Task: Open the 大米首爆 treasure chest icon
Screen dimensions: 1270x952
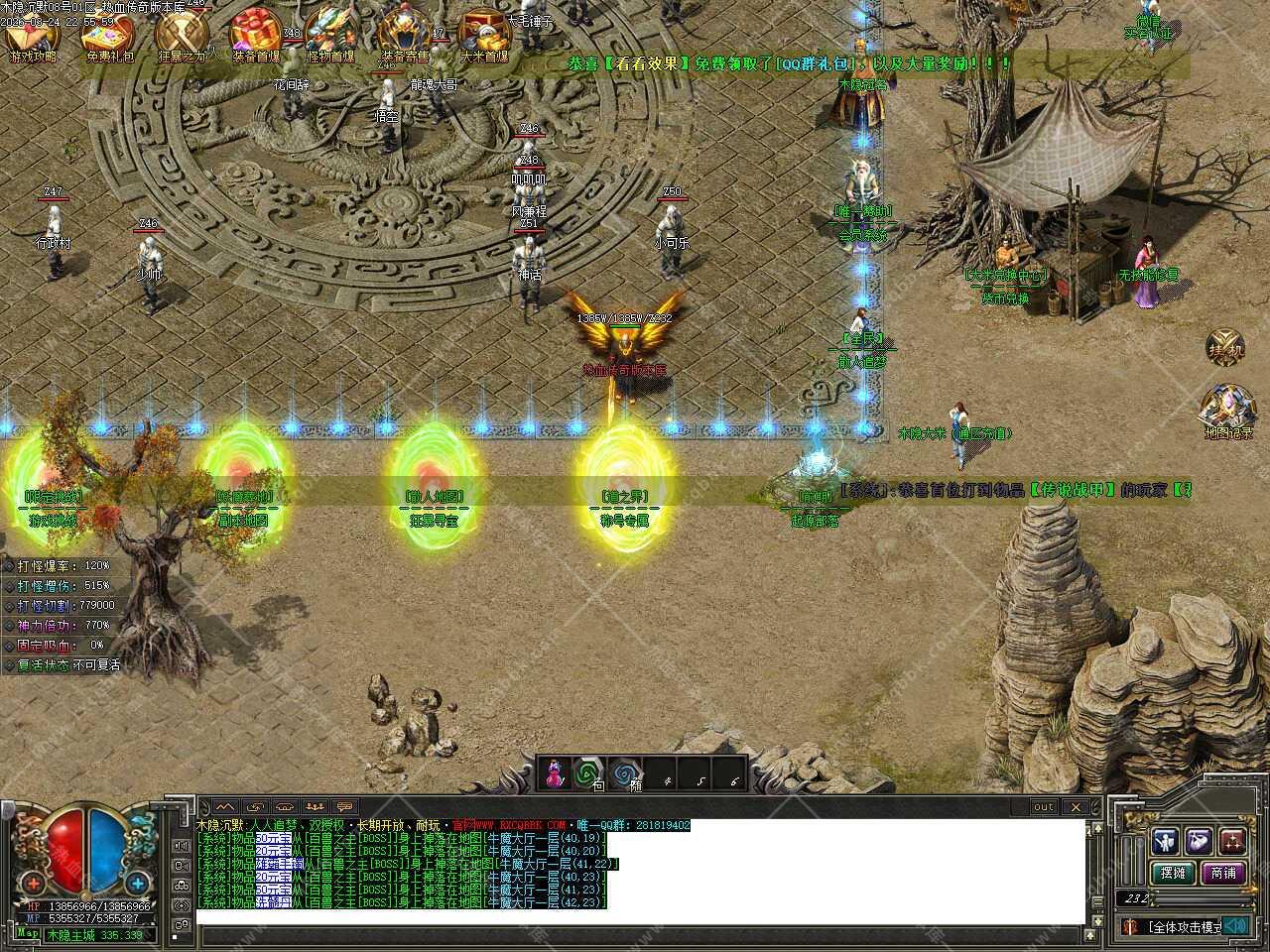Action: click(x=484, y=34)
